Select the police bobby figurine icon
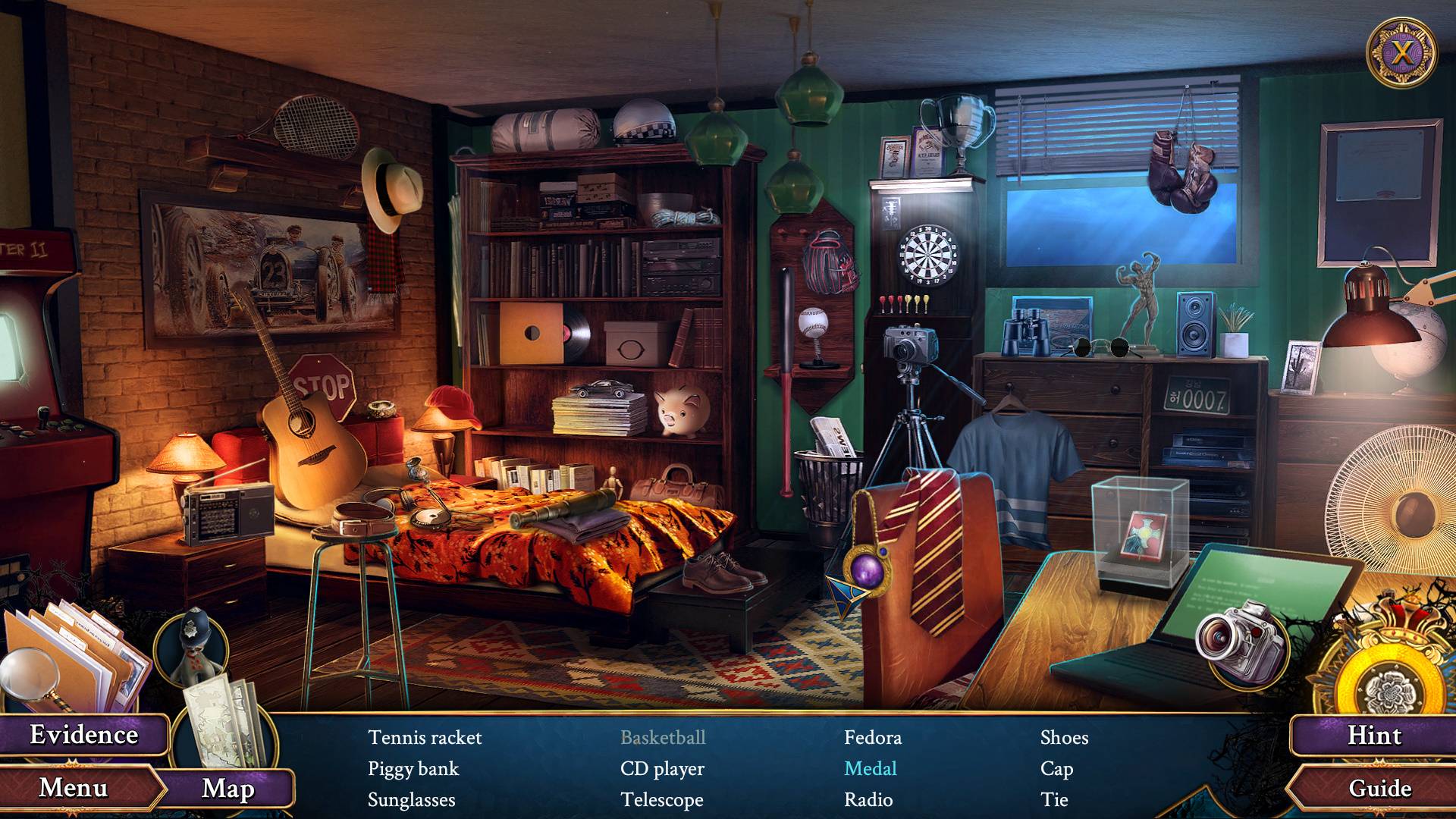The height and width of the screenshot is (819, 1456). click(x=190, y=649)
